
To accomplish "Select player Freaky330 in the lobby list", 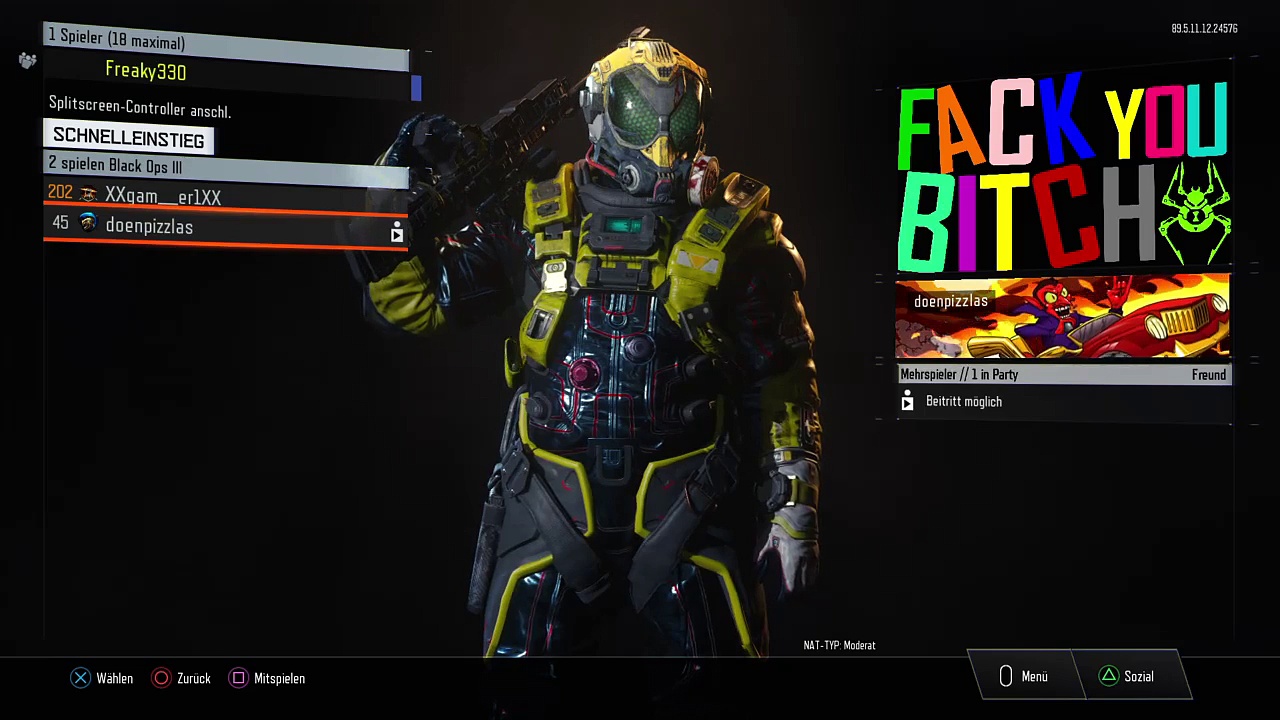I will coord(146,71).
